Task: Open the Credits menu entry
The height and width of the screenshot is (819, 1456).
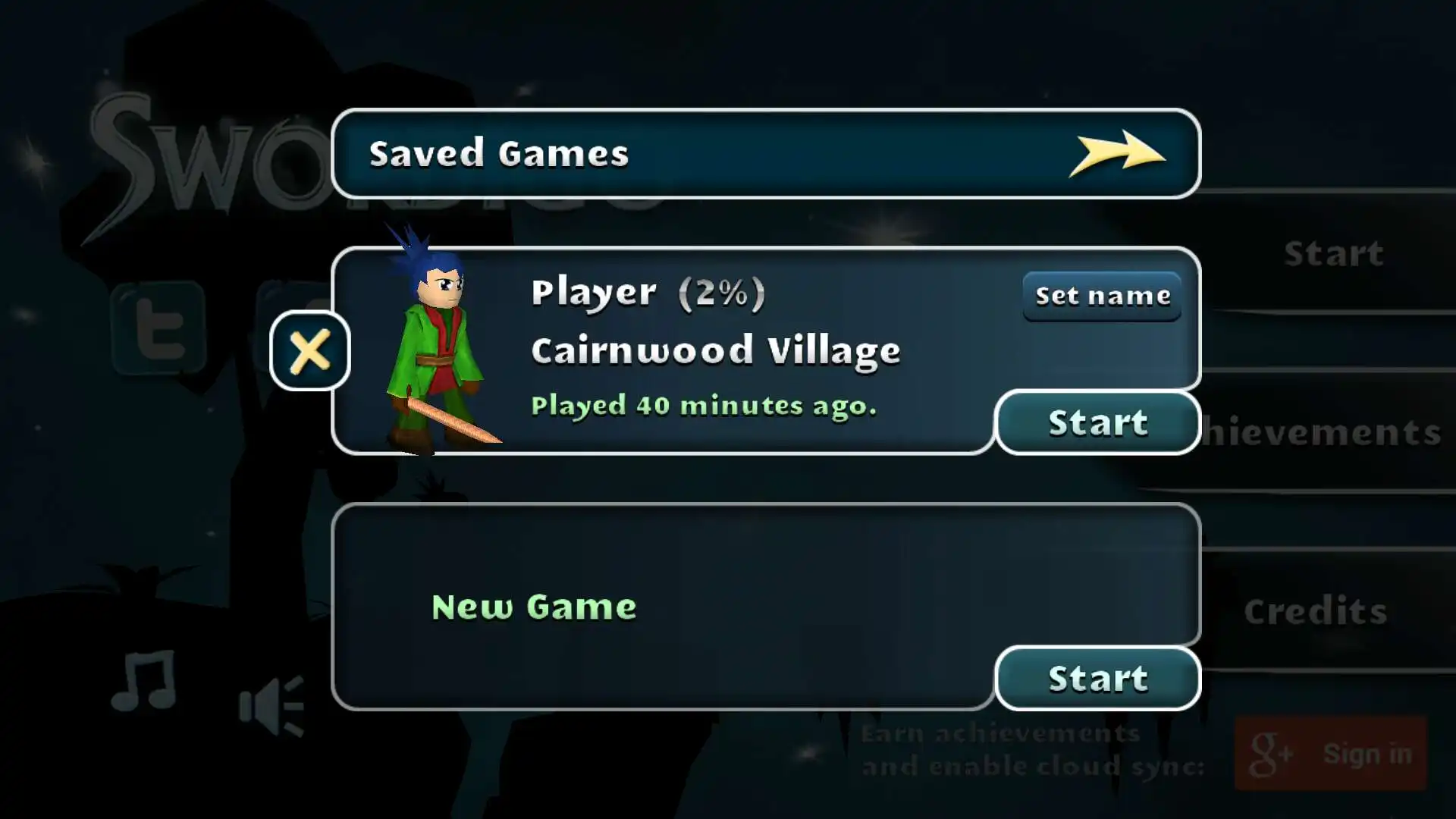Action: tap(1315, 611)
